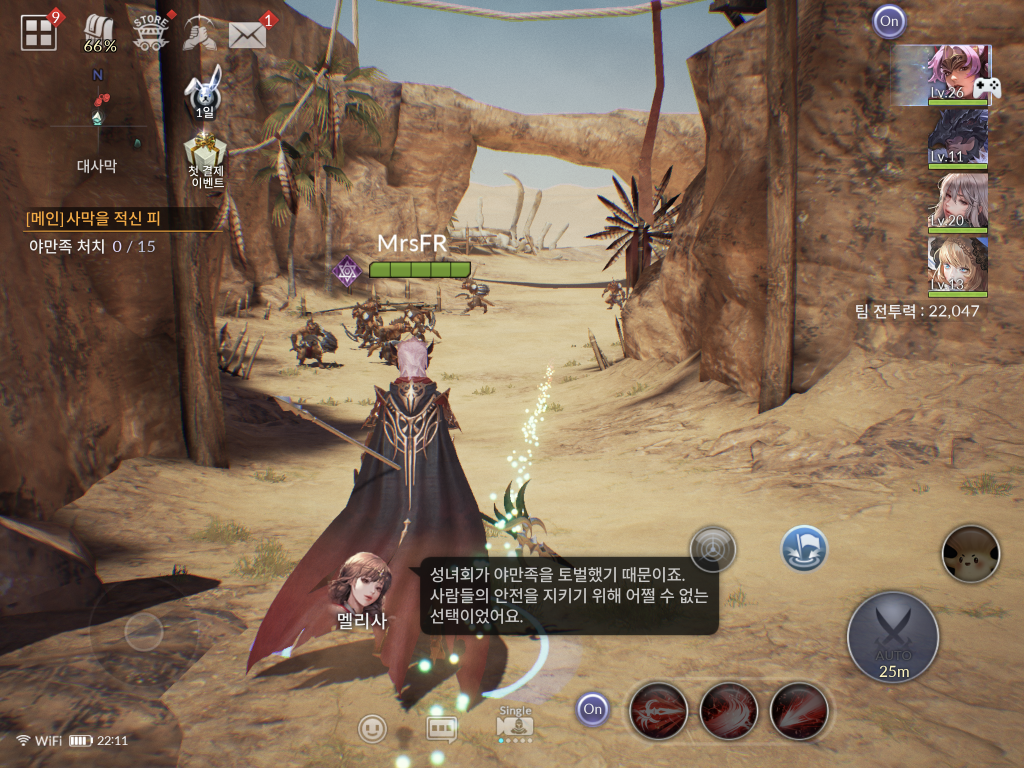The image size is (1024, 768).
Task: Open the main grid menu
Action: [x=39, y=33]
